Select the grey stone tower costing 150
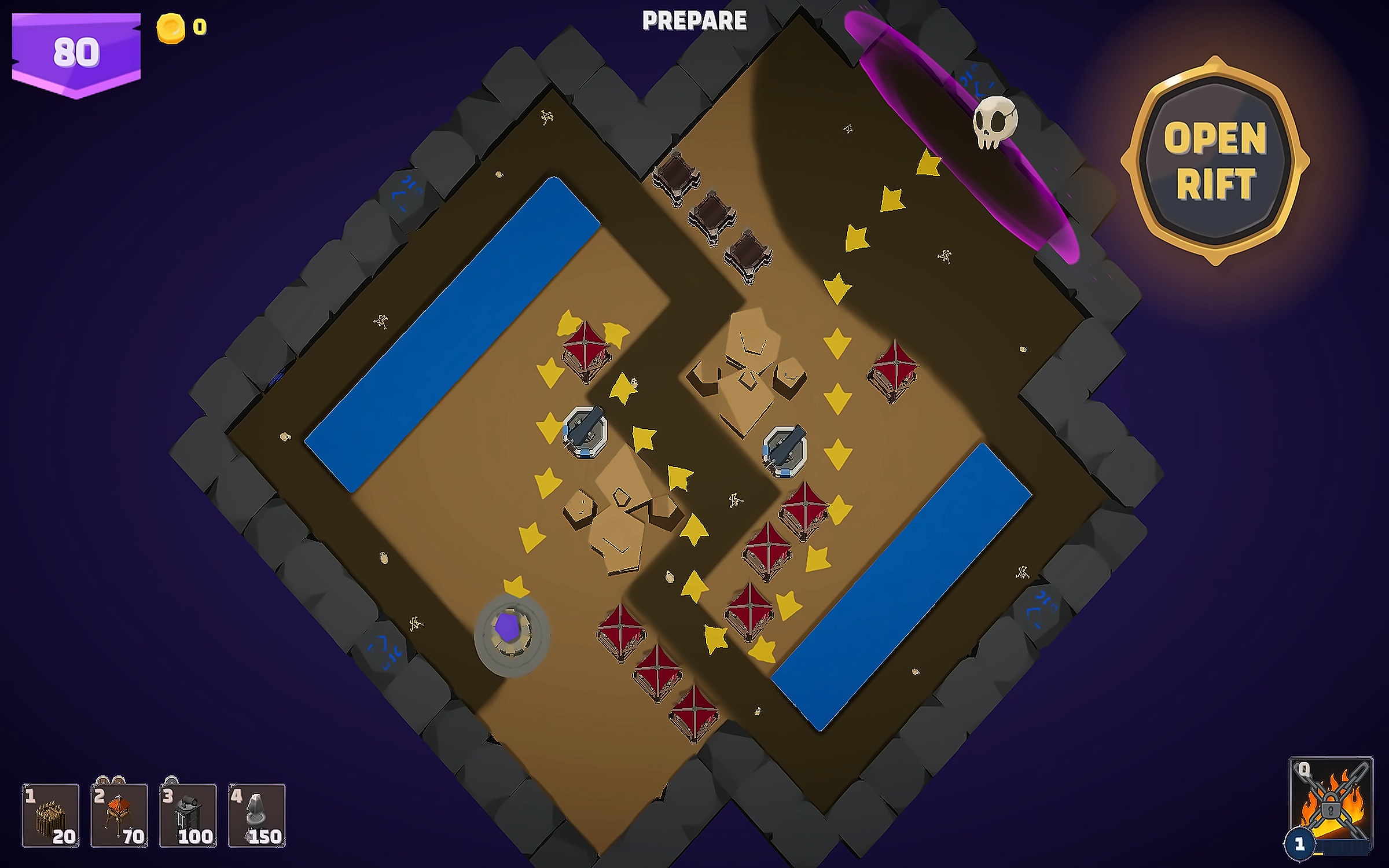This screenshot has width=1389, height=868. [257, 815]
